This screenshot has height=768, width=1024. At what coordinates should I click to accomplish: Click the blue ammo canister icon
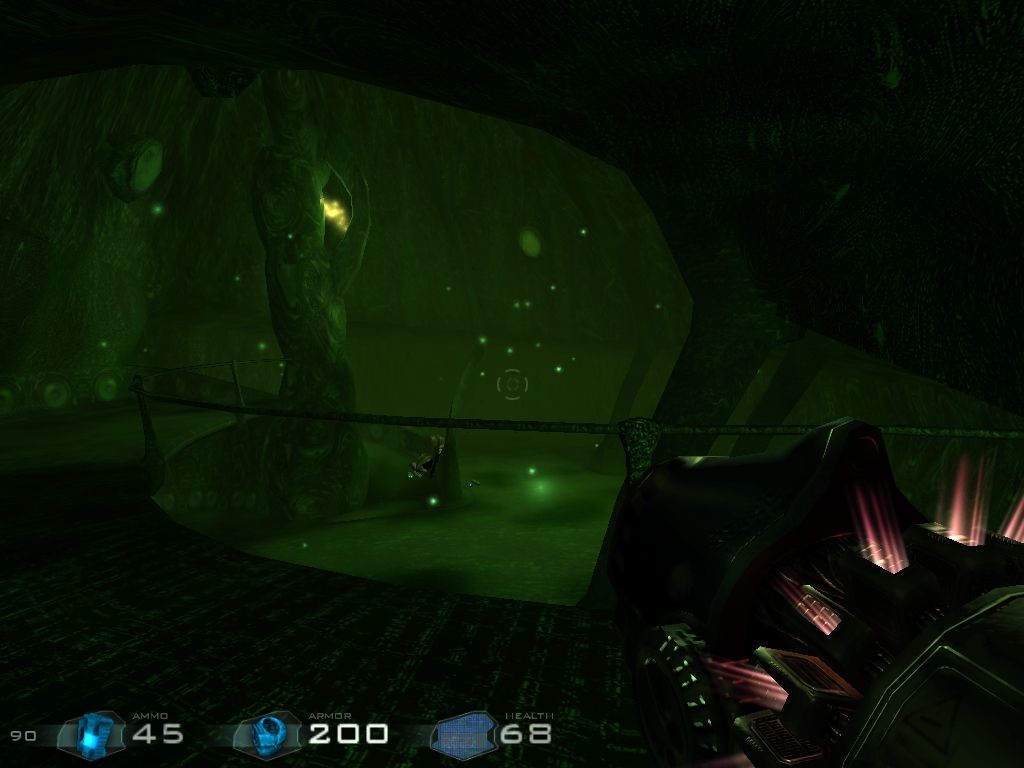pos(94,735)
